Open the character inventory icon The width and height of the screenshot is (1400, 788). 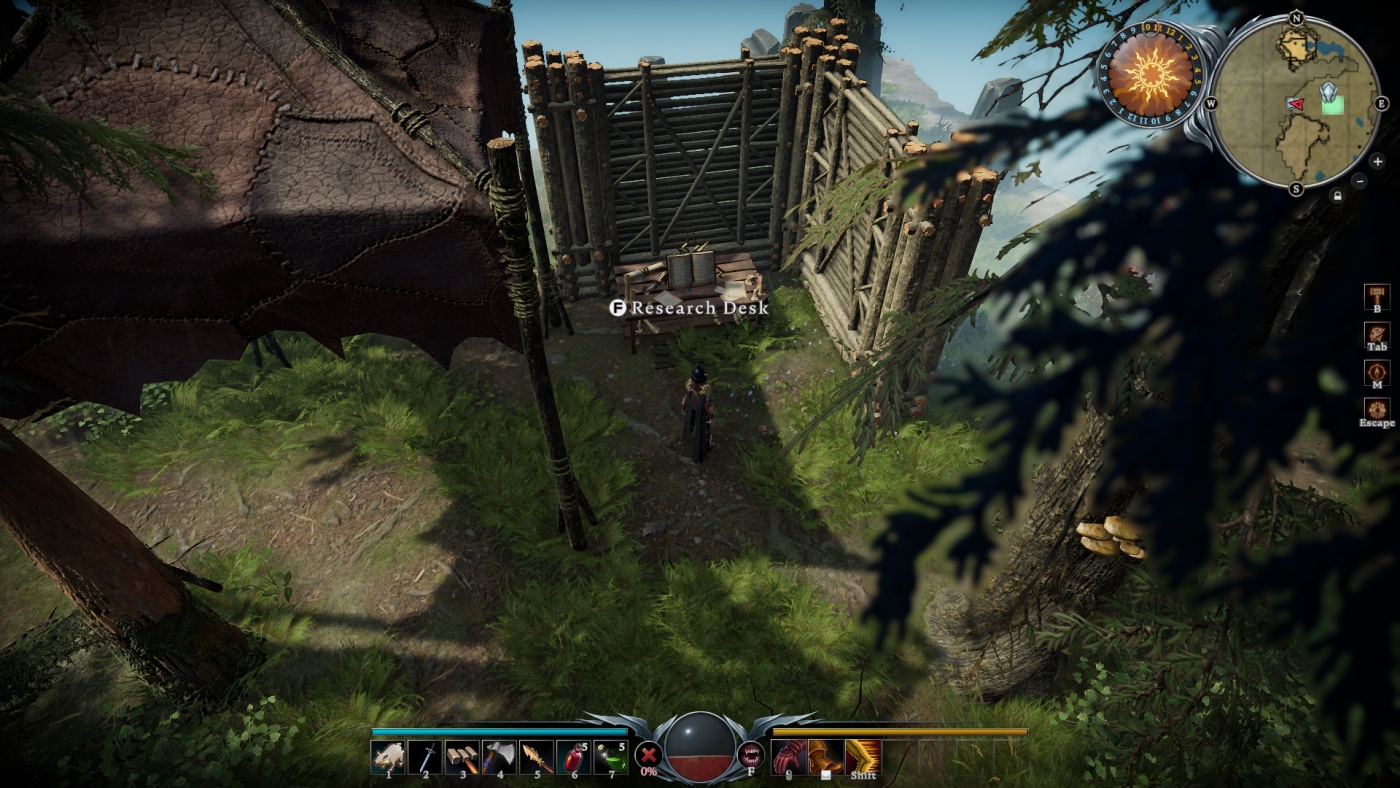click(x=1377, y=335)
